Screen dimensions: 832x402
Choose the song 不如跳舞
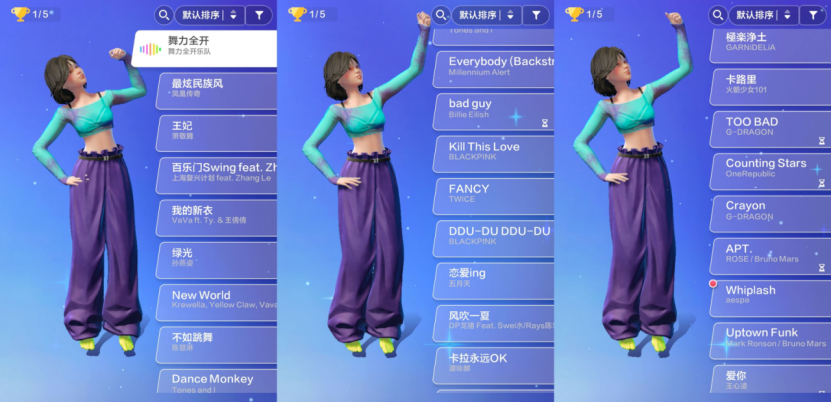217,343
